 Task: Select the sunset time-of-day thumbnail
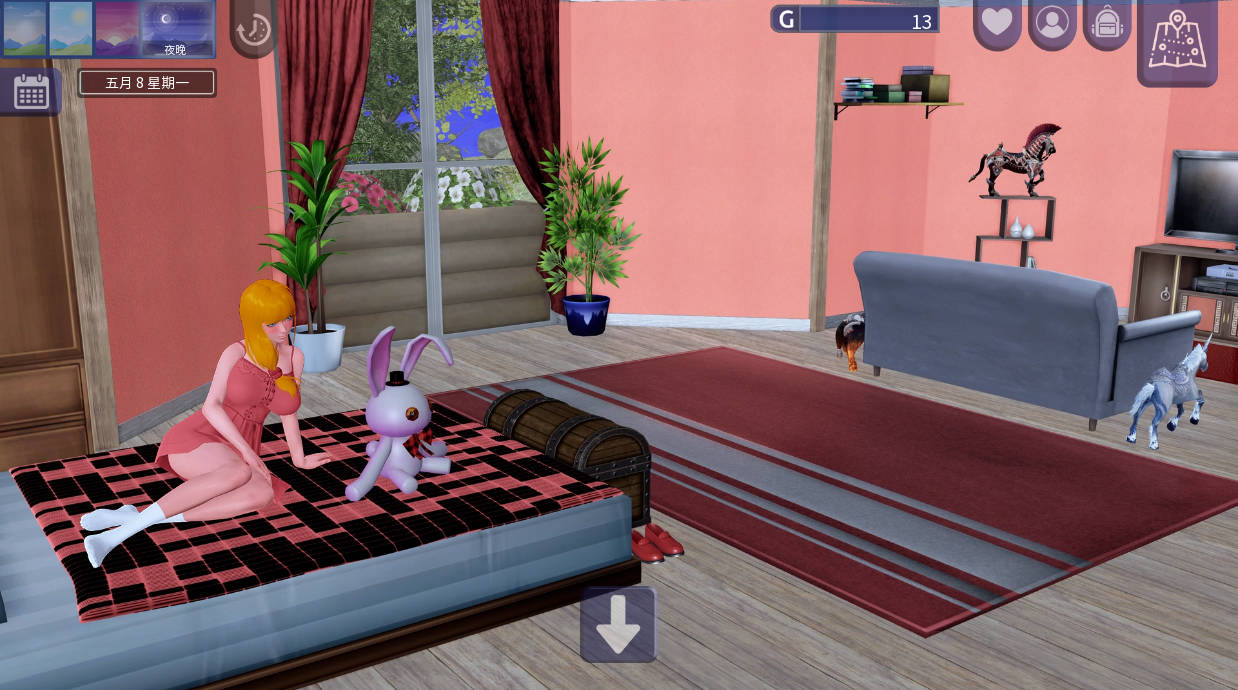117,28
